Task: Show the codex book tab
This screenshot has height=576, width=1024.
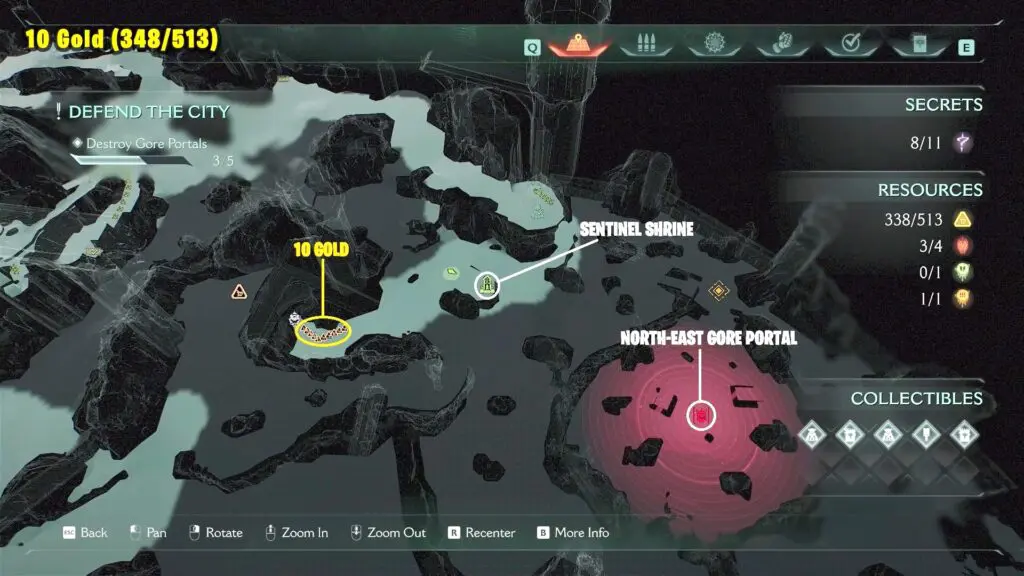Action: pos(918,45)
